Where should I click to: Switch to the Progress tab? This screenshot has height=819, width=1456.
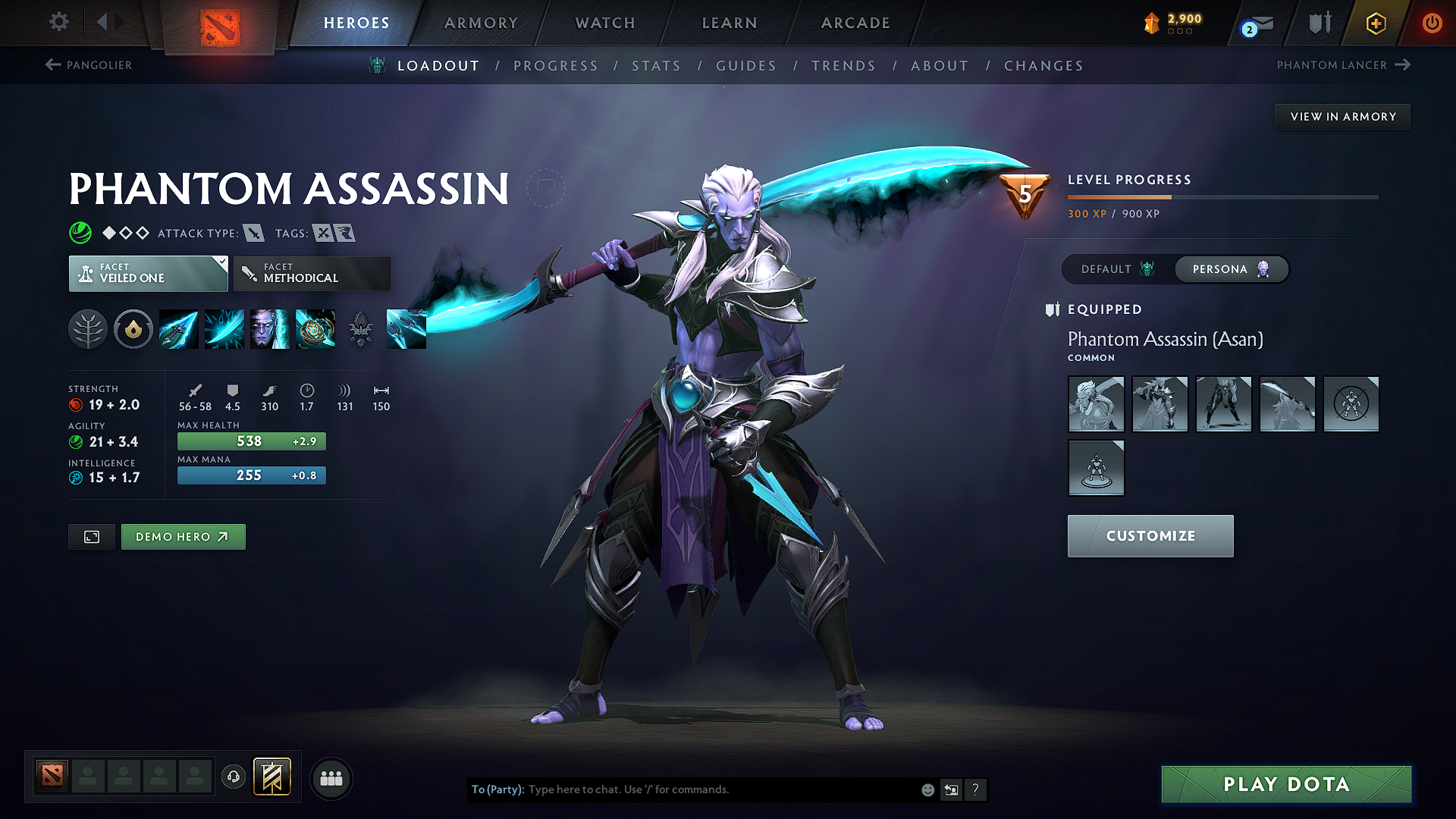(556, 66)
